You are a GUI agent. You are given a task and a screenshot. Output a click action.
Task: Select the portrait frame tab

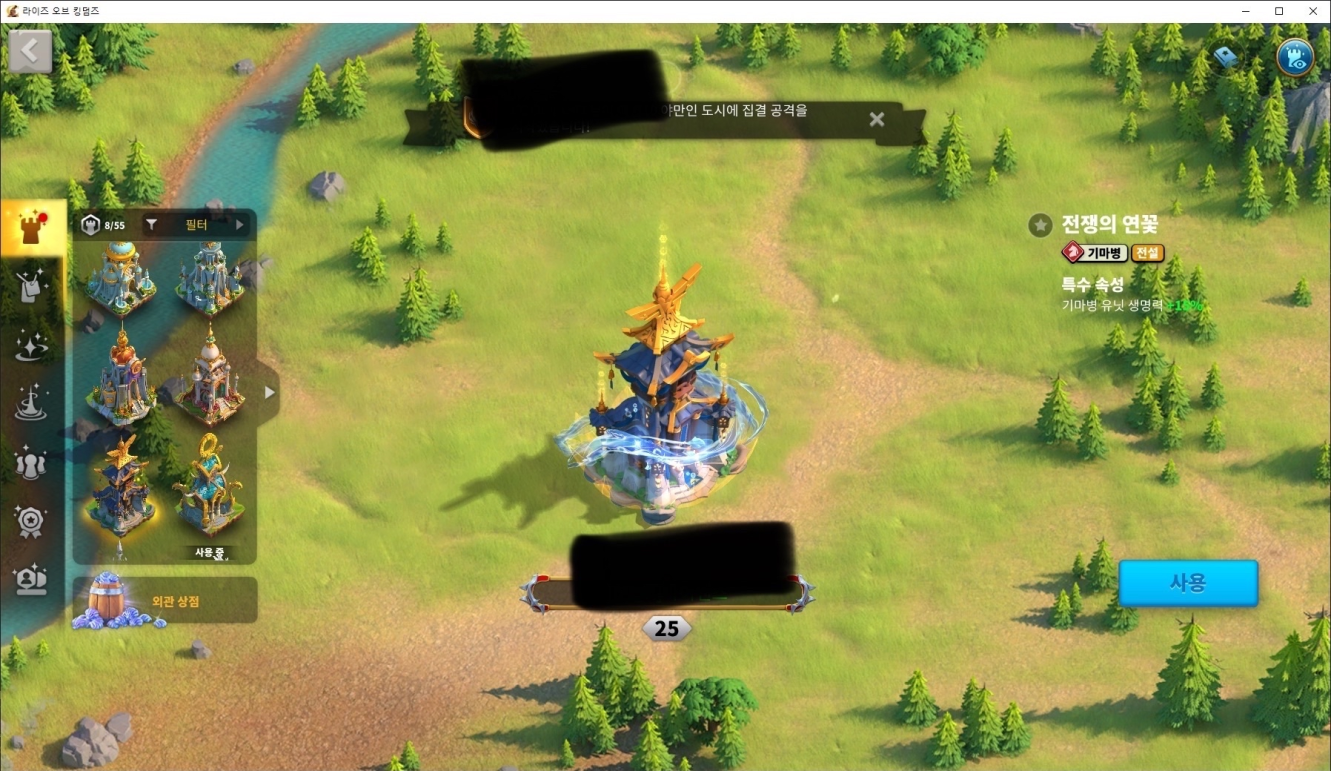pyautogui.click(x=32, y=579)
